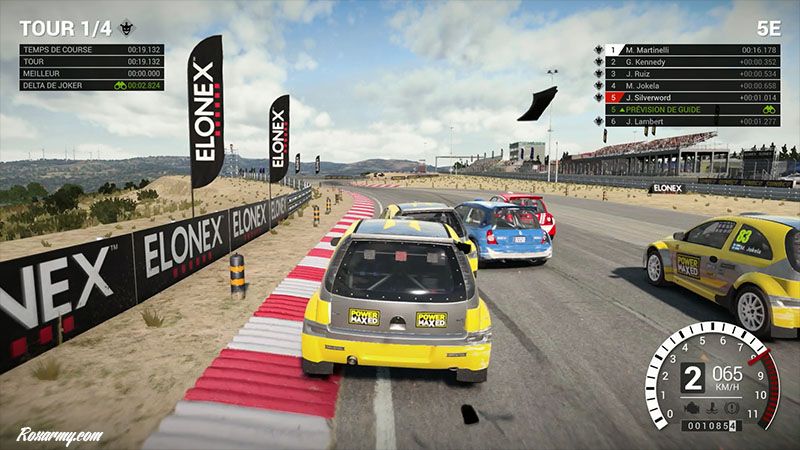Select M. Martinelli in the standings list
This screenshot has width=800, height=450.
pos(690,49)
